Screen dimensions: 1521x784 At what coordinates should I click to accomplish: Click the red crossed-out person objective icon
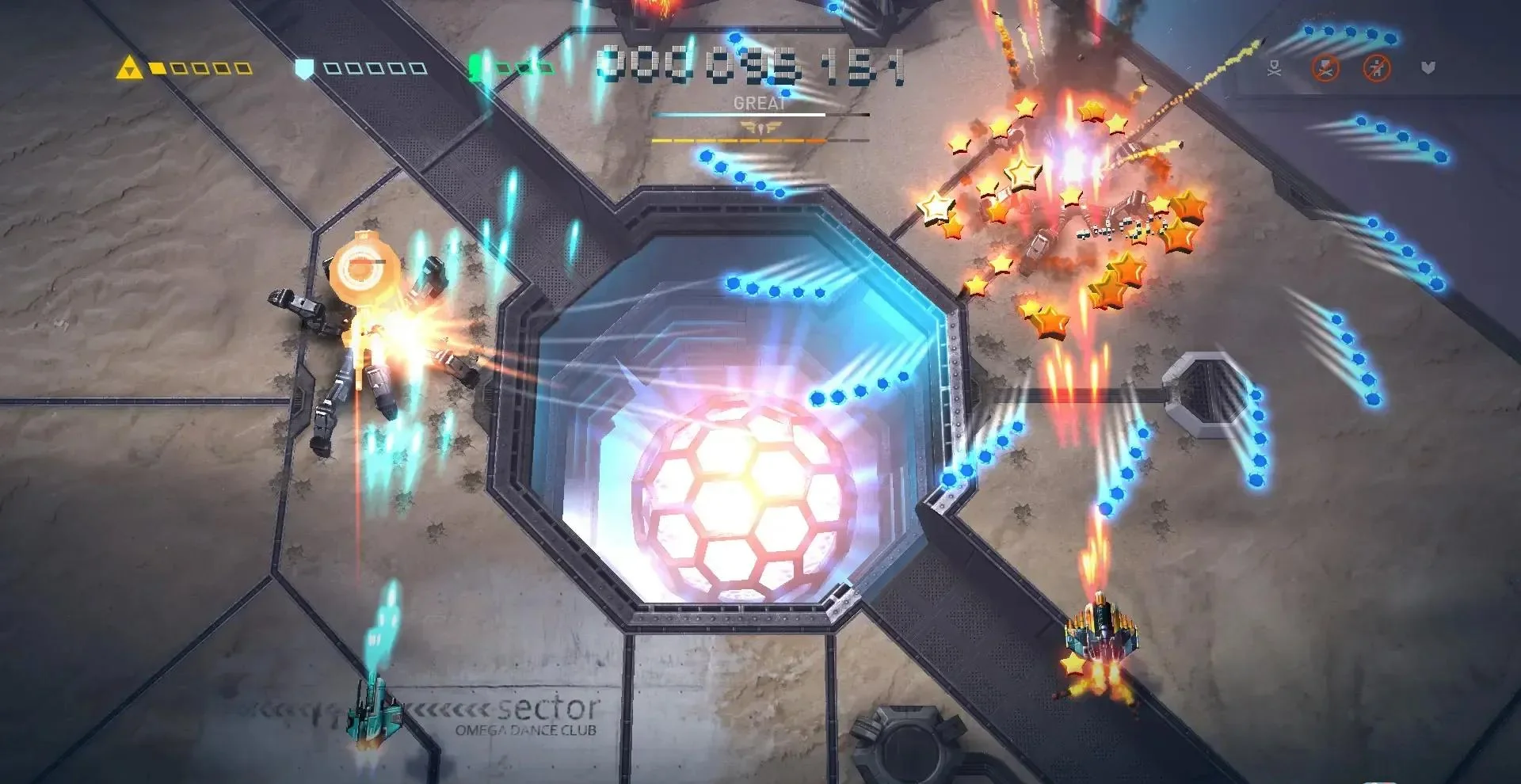pos(1377,68)
